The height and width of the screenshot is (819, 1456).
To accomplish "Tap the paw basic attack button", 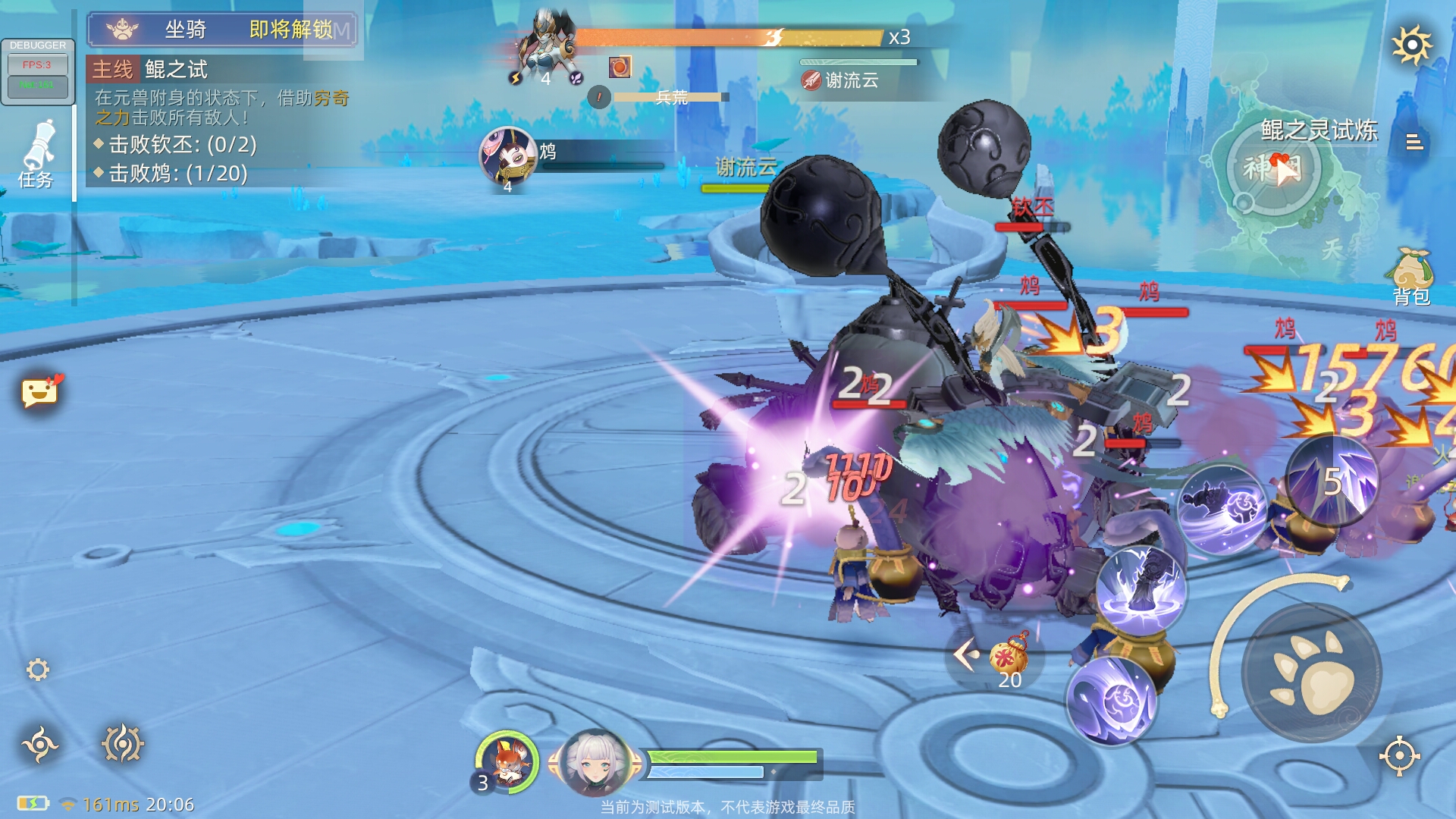I will point(1312,673).
